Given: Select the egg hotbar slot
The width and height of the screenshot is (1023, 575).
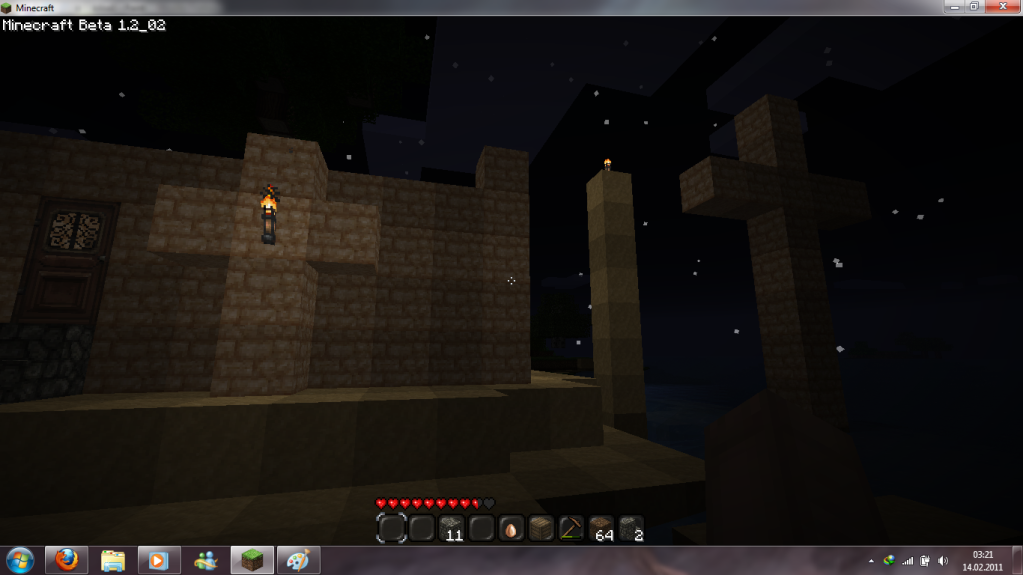Looking at the screenshot, I should click(511, 527).
